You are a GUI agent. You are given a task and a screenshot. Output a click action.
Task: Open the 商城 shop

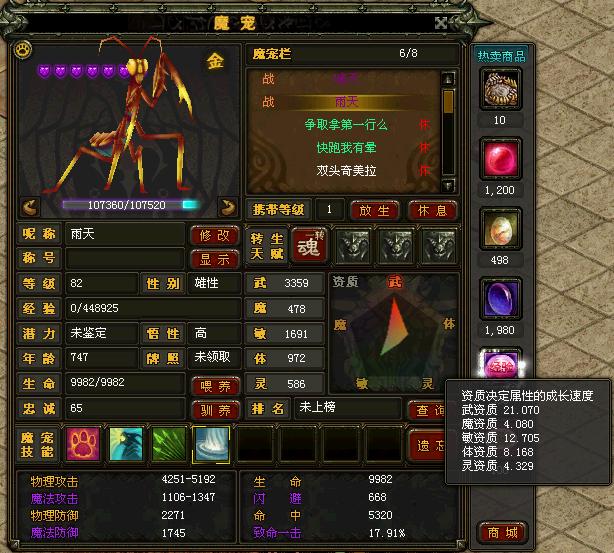pyautogui.click(x=501, y=531)
